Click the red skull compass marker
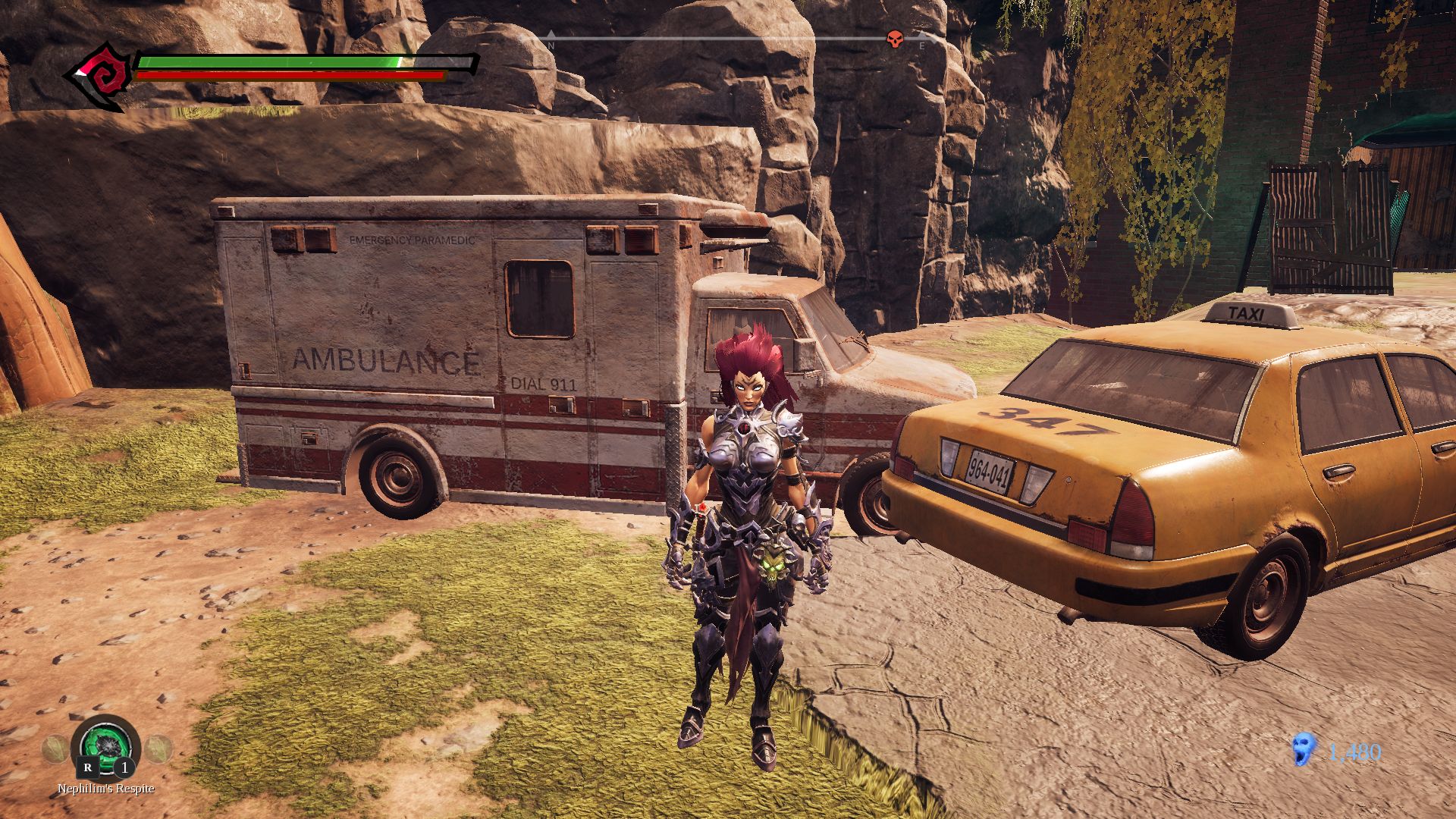 895,39
